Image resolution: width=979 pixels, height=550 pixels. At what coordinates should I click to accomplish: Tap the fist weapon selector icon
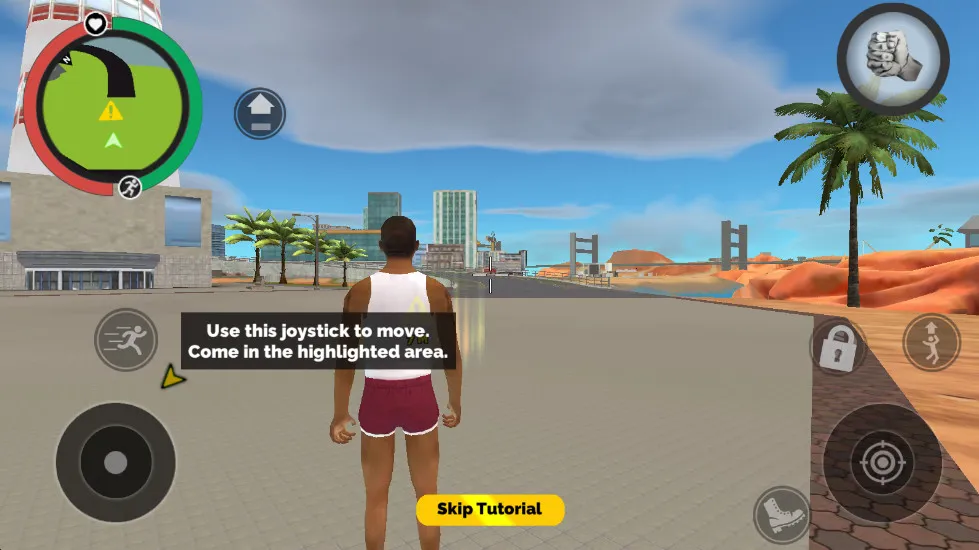892,58
